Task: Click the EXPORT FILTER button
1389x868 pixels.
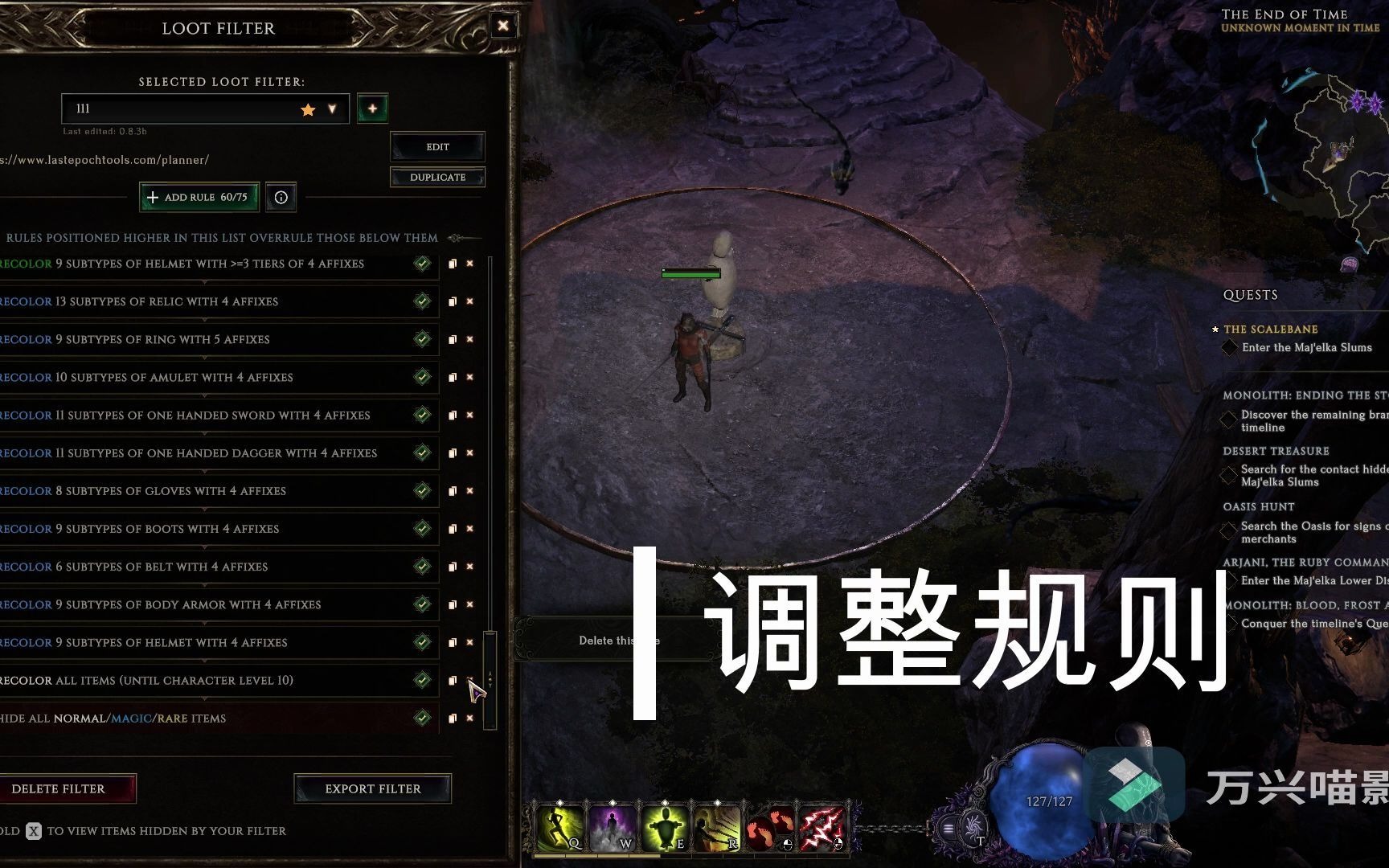Action: coord(373,788)
